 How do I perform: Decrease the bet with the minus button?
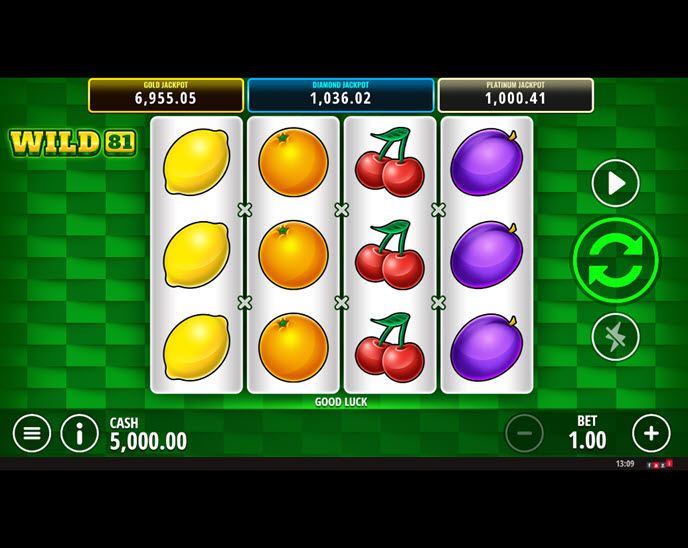(524, 433)
